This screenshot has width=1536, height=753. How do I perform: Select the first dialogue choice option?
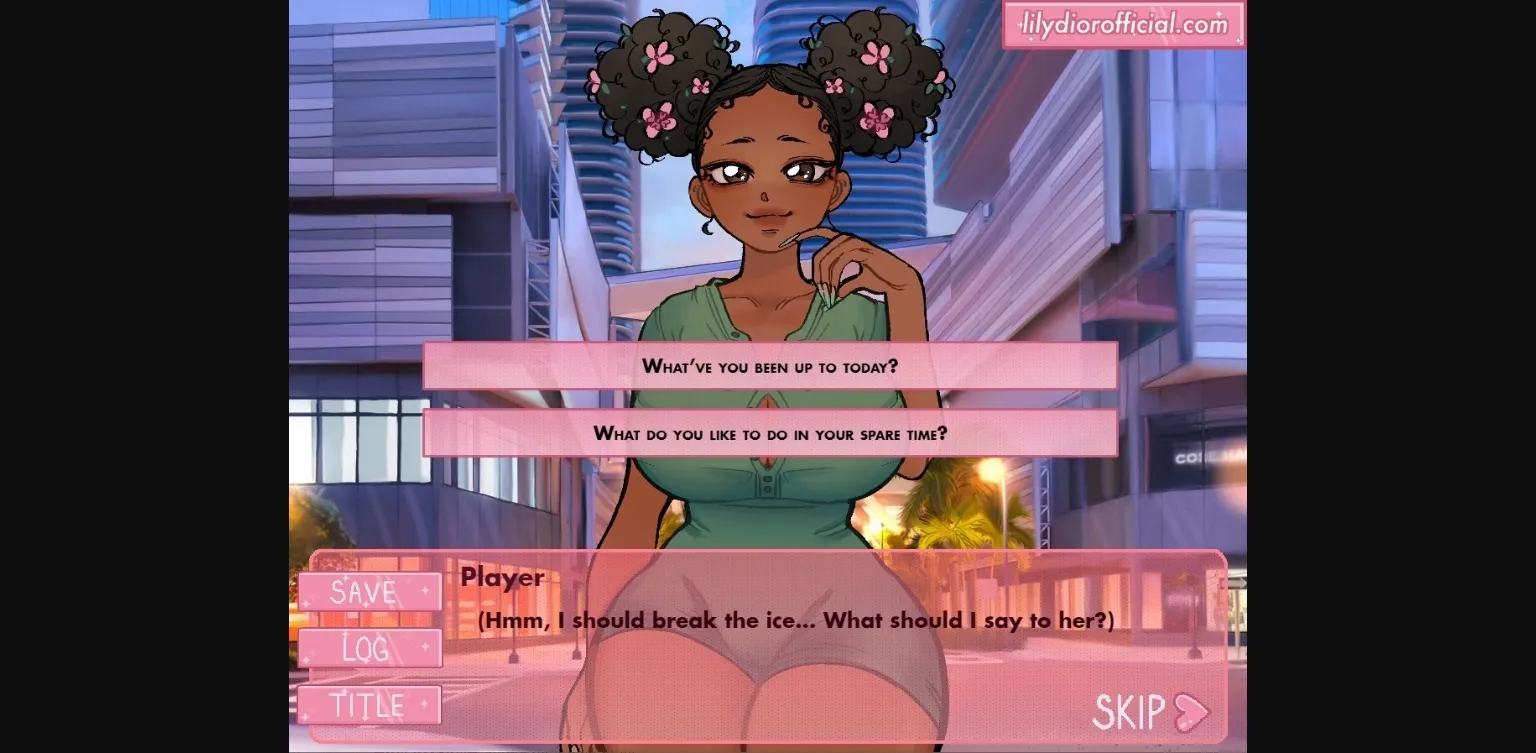[768, 366]
